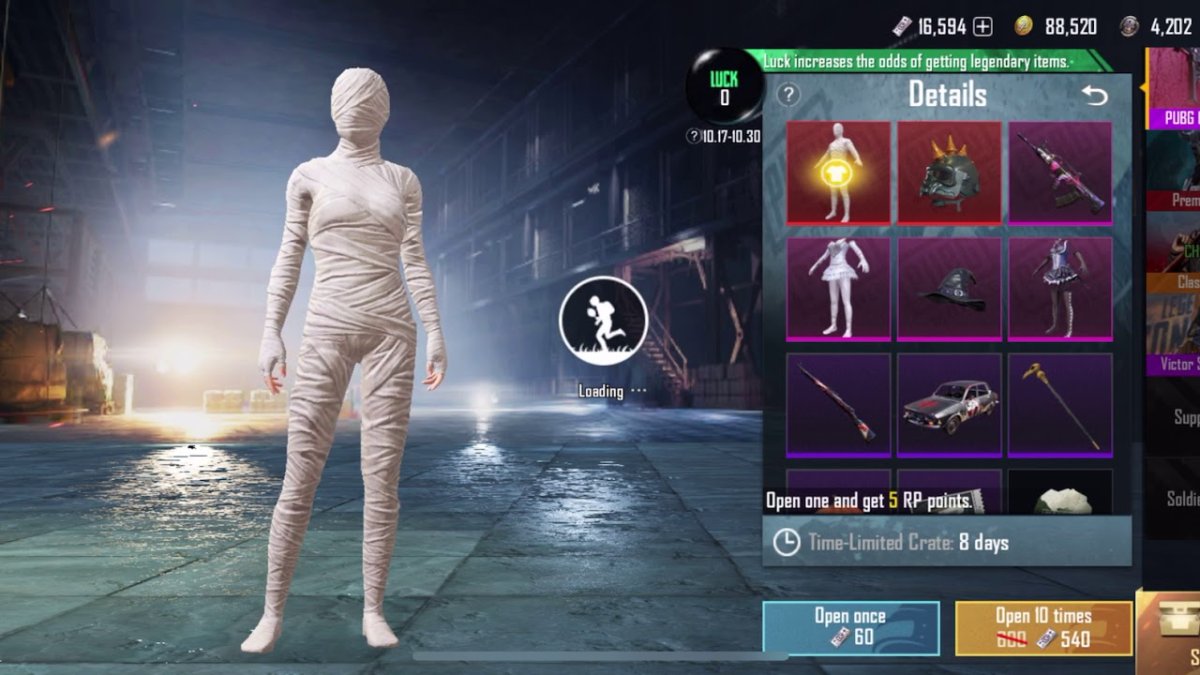
Task: Select the pink rifle skin reward tile
Action: click(1060, 172)
